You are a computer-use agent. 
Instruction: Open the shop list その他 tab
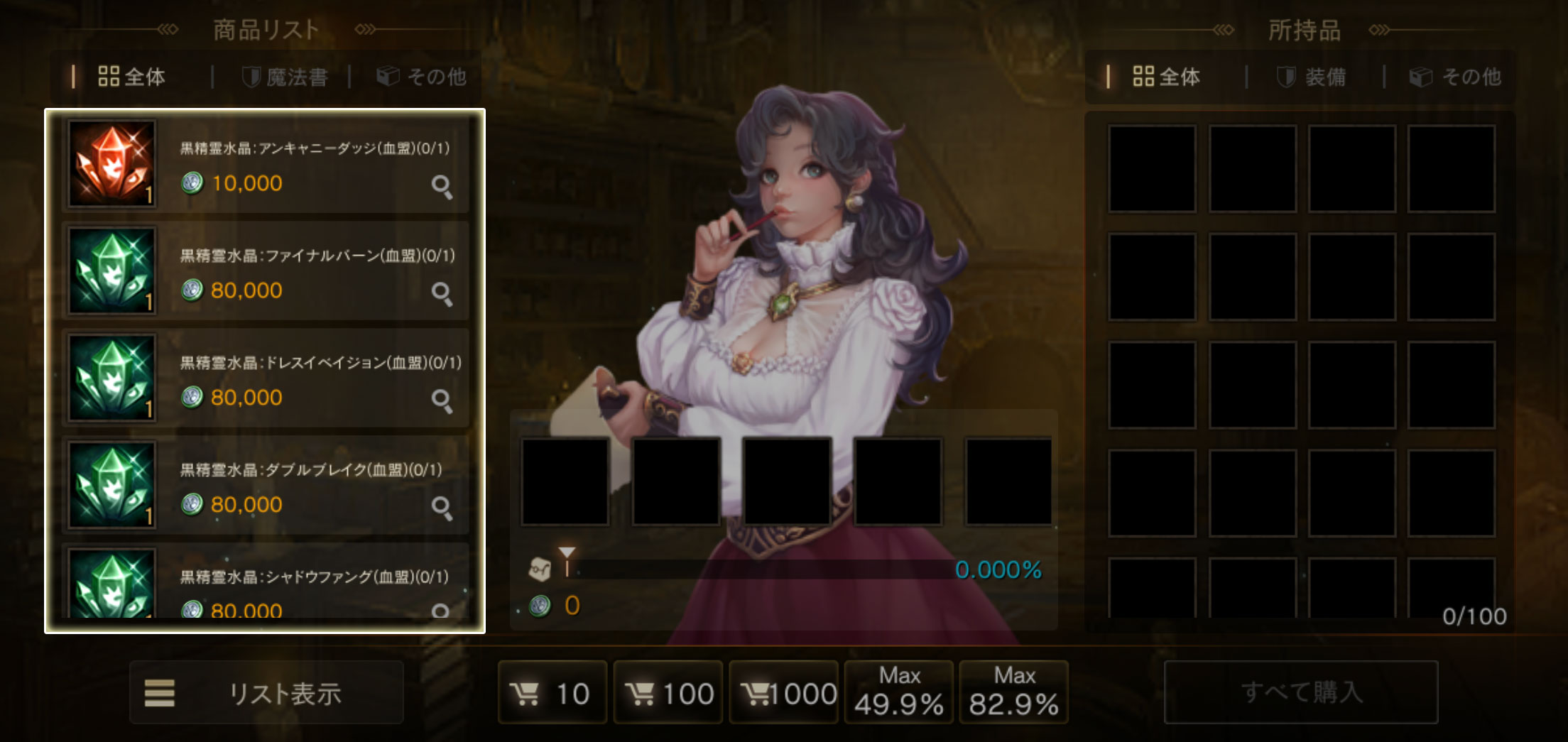[421, 77]
